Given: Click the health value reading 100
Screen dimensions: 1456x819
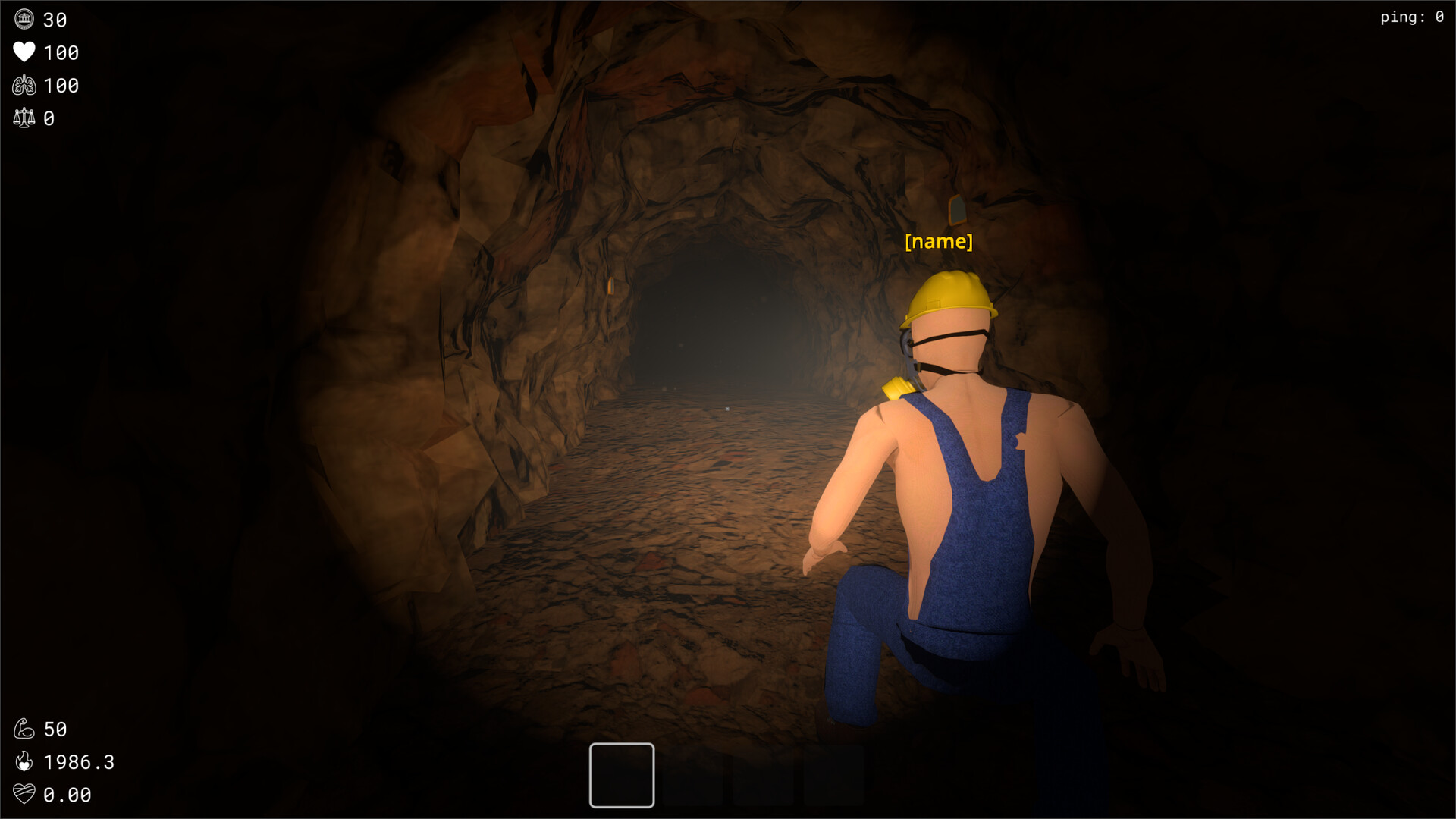Looking at the screenshot, I should (x=61, y=53).
